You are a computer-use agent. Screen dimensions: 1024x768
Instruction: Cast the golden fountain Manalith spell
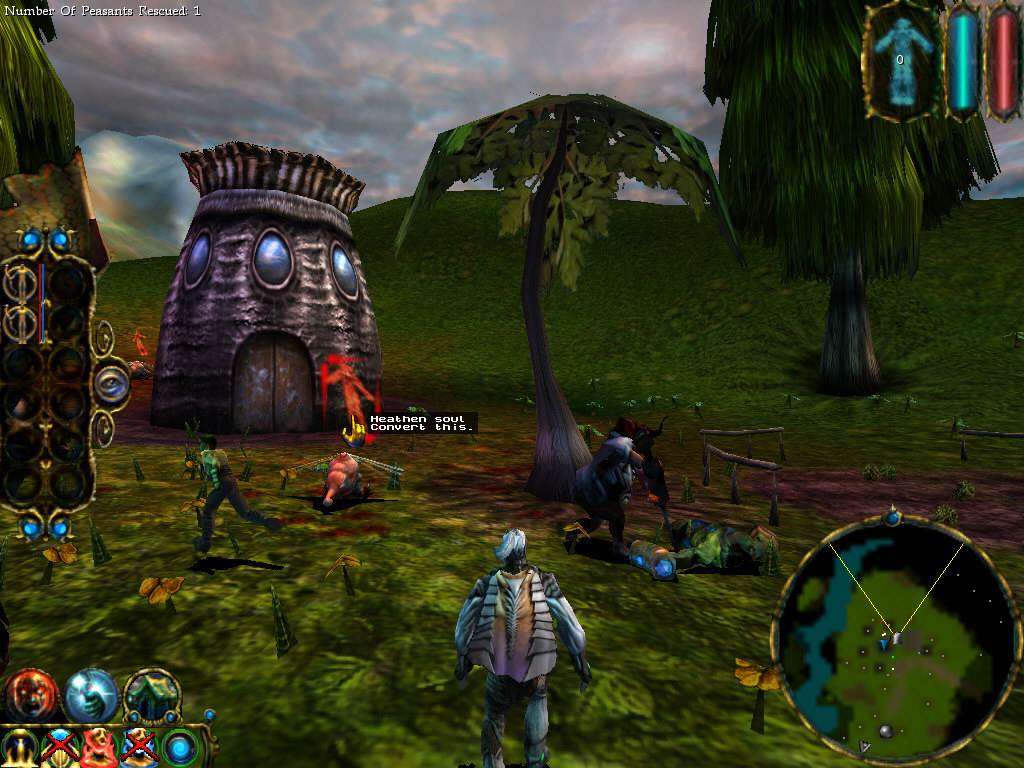click(20, 748)
